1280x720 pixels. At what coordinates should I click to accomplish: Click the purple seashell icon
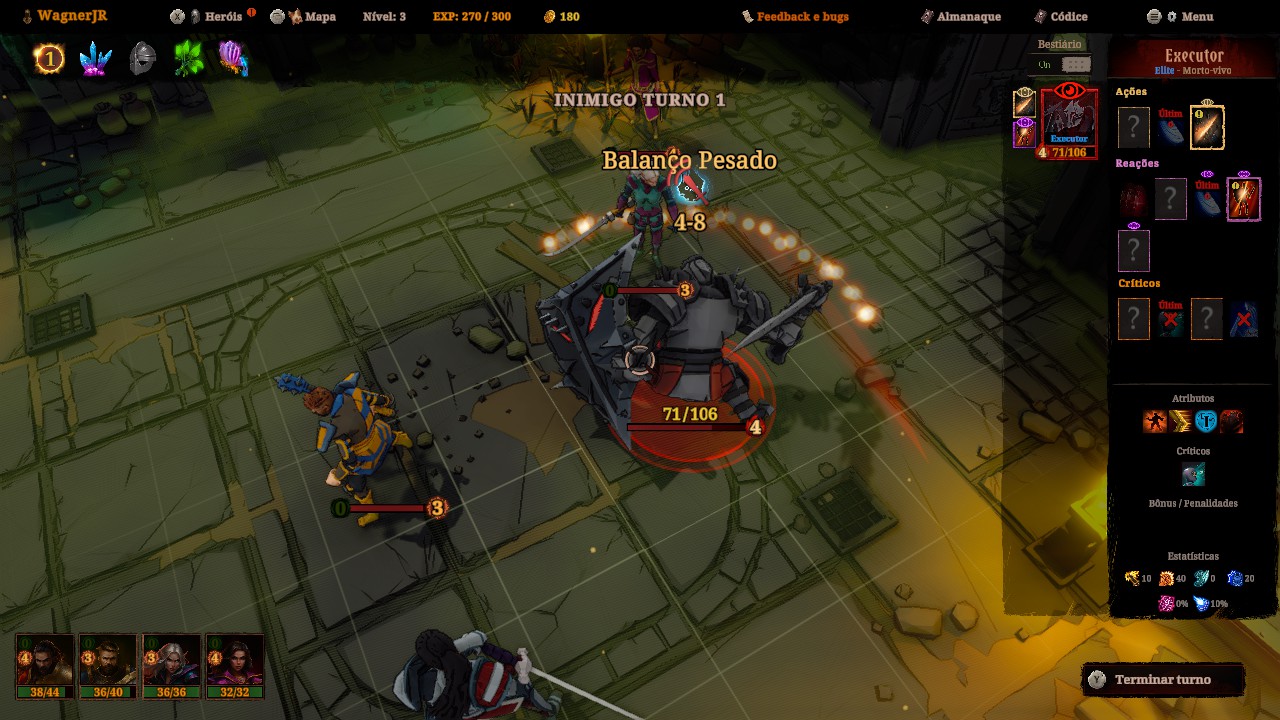(x=233, y=59)
